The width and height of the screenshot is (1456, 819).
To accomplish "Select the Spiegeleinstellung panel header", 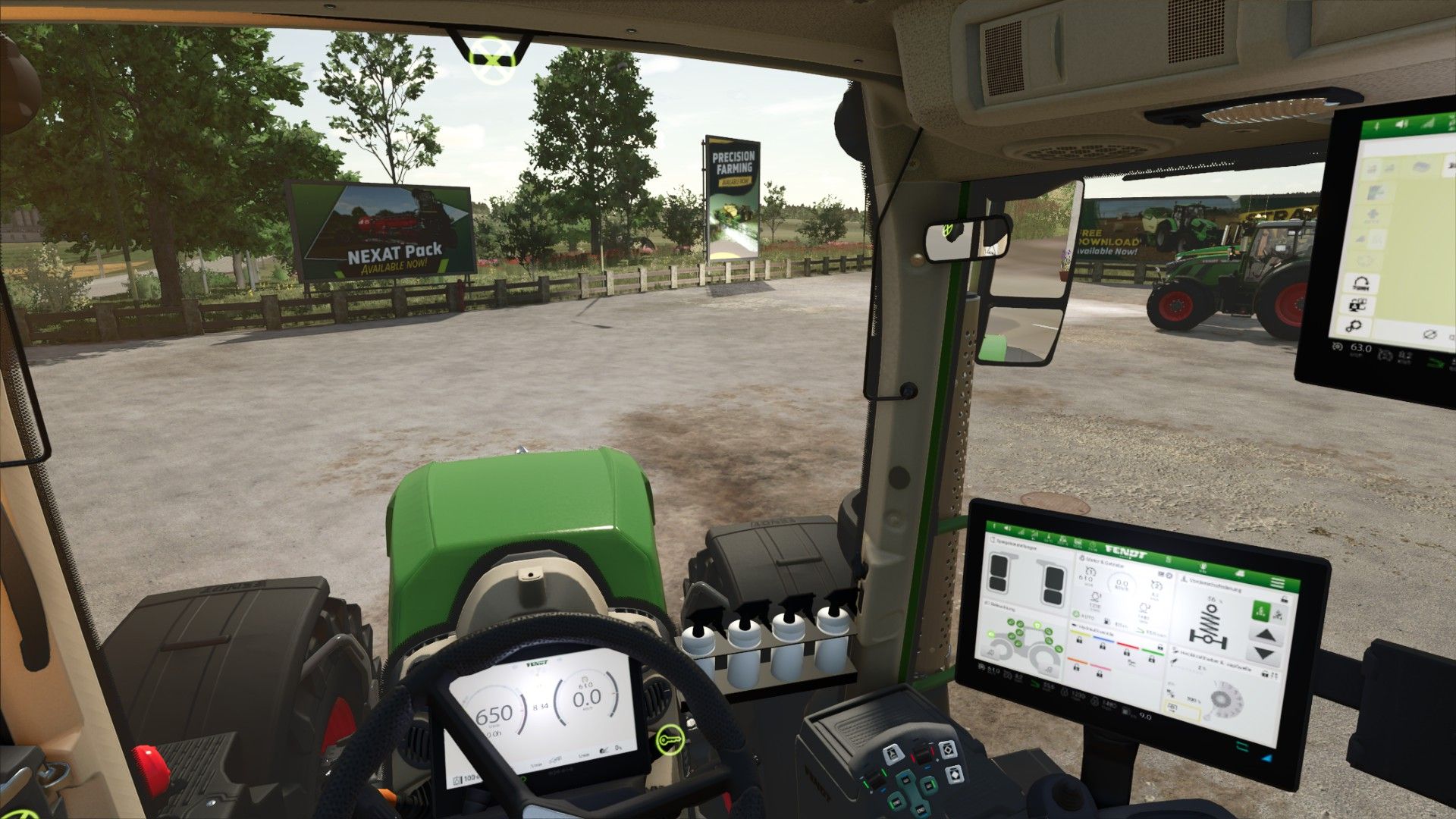I will (x=1013, y=544).
